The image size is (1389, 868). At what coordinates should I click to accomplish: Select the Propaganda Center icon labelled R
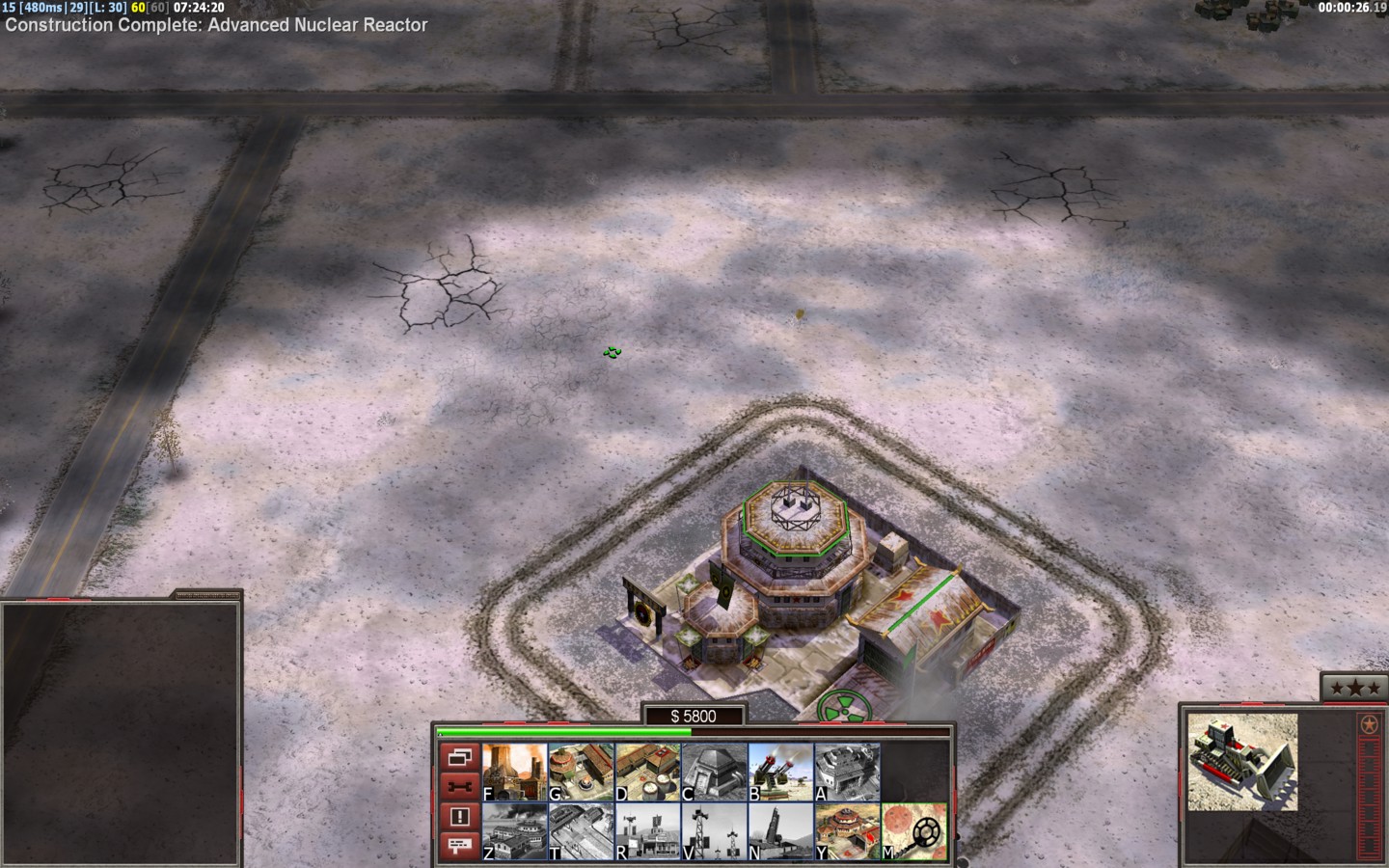point(647,831)
